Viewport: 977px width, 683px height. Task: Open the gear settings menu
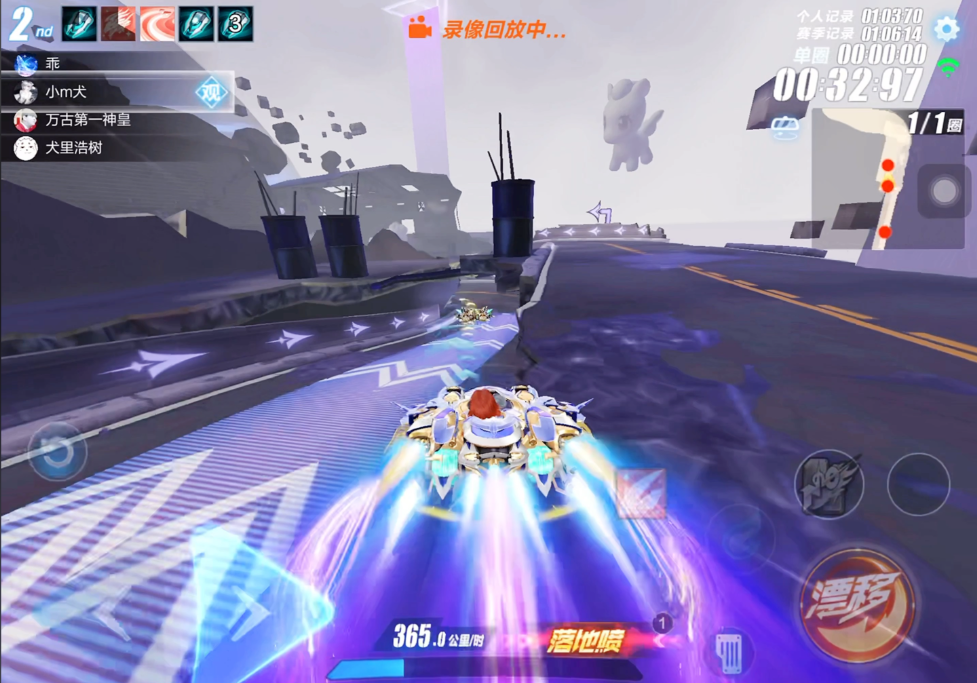pos(946,28)
